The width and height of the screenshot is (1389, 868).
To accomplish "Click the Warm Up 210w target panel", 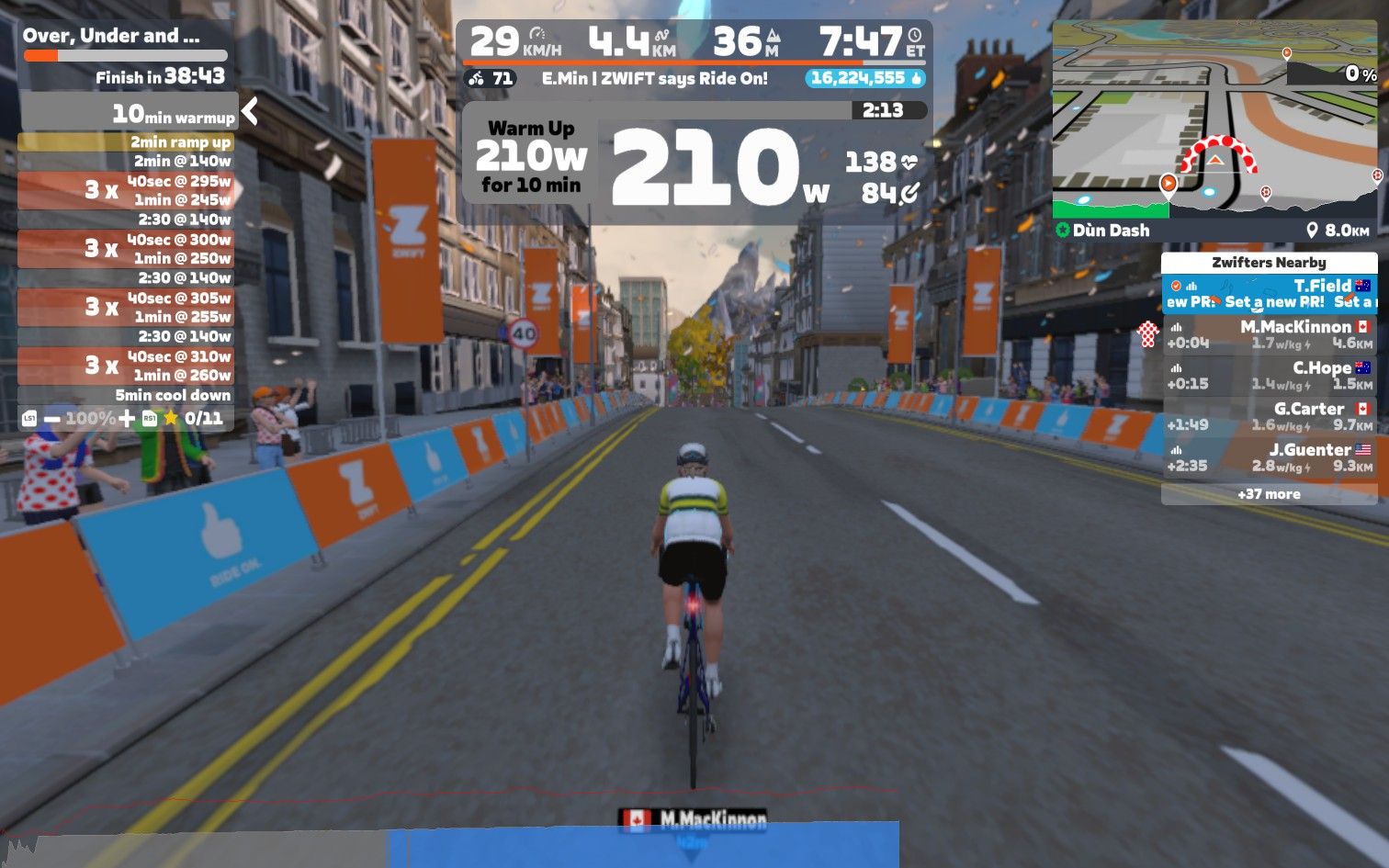I will pyautogui.click(x=531, y=157).
